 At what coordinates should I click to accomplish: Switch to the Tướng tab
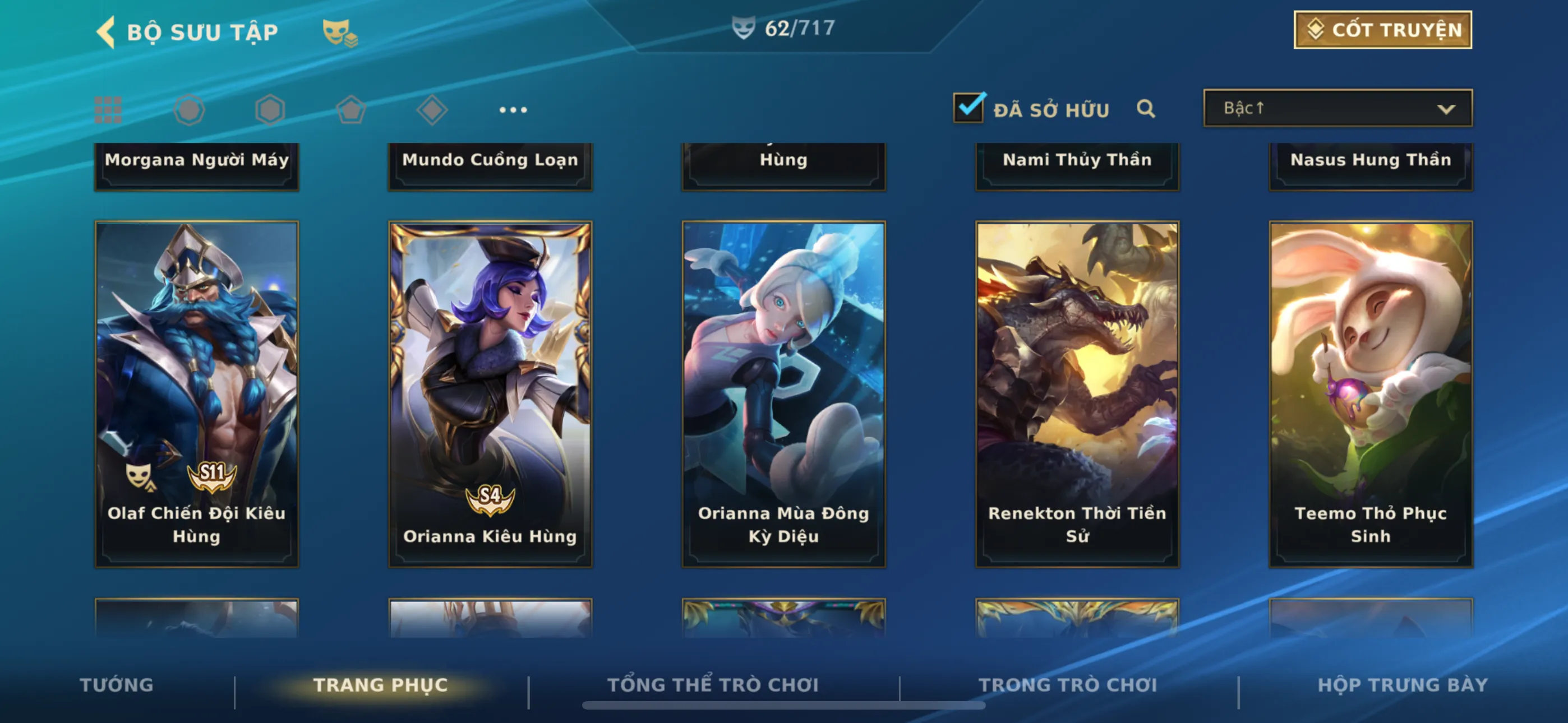click(x=117, y=685)
